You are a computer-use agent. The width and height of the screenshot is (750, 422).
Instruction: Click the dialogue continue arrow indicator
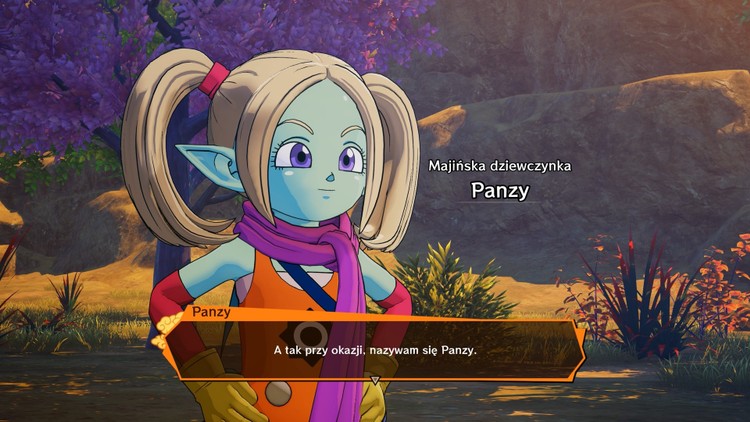click(x=376, y=380)
